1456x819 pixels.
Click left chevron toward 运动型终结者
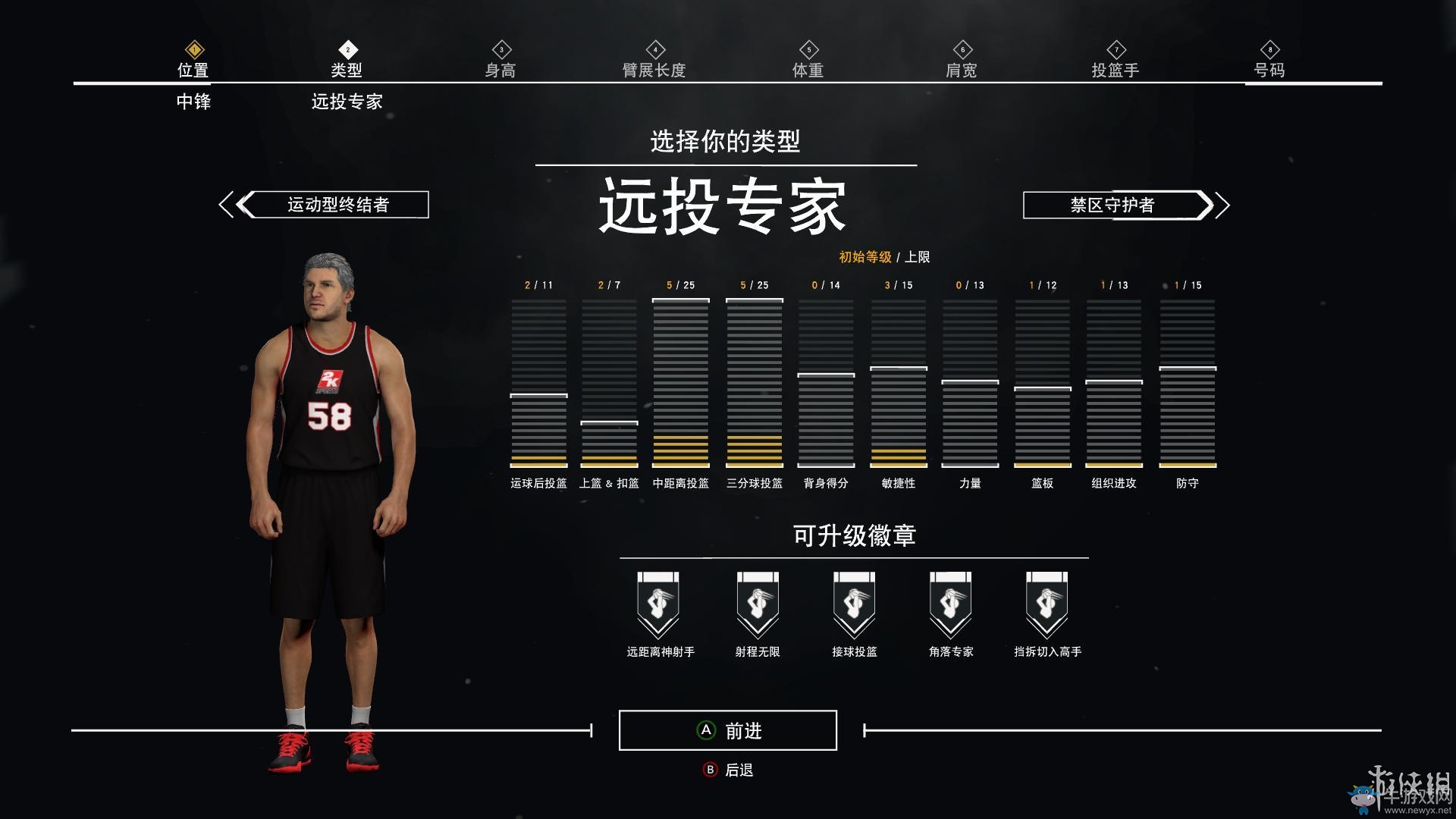(x=244, y=204)
